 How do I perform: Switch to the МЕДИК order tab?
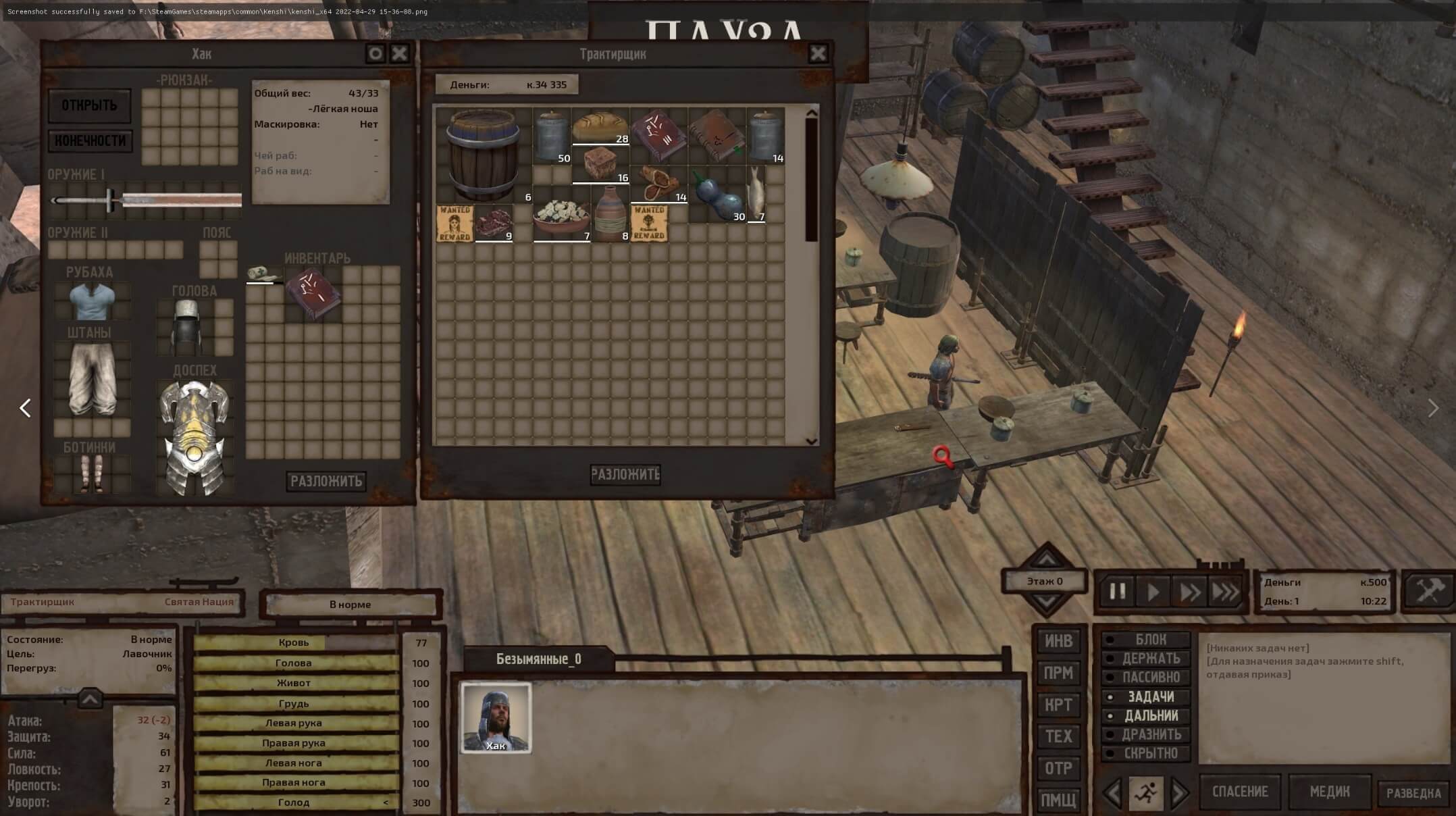click(x=1329, y=792)
